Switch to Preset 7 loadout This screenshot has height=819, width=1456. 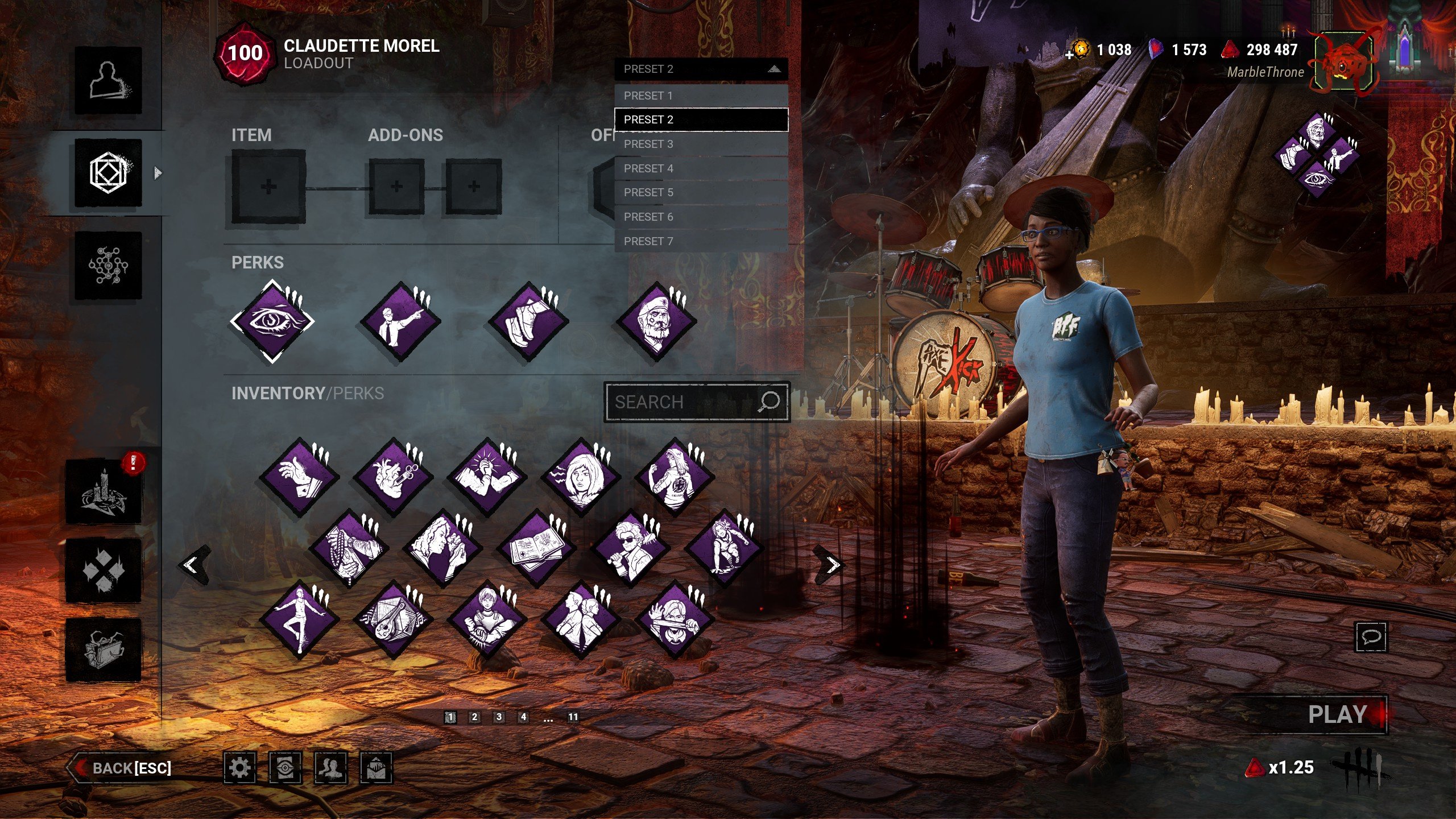click(x=701, y=241)
